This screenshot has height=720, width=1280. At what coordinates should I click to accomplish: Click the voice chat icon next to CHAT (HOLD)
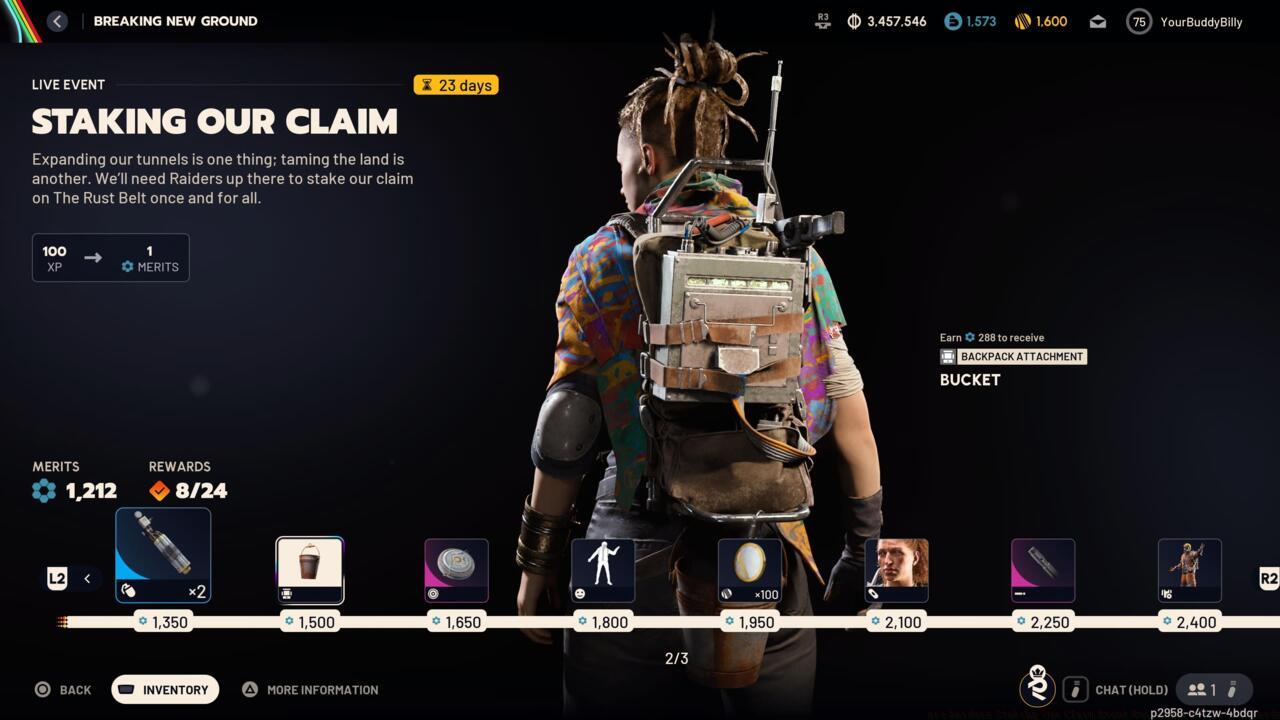(x=1076, y=689)
